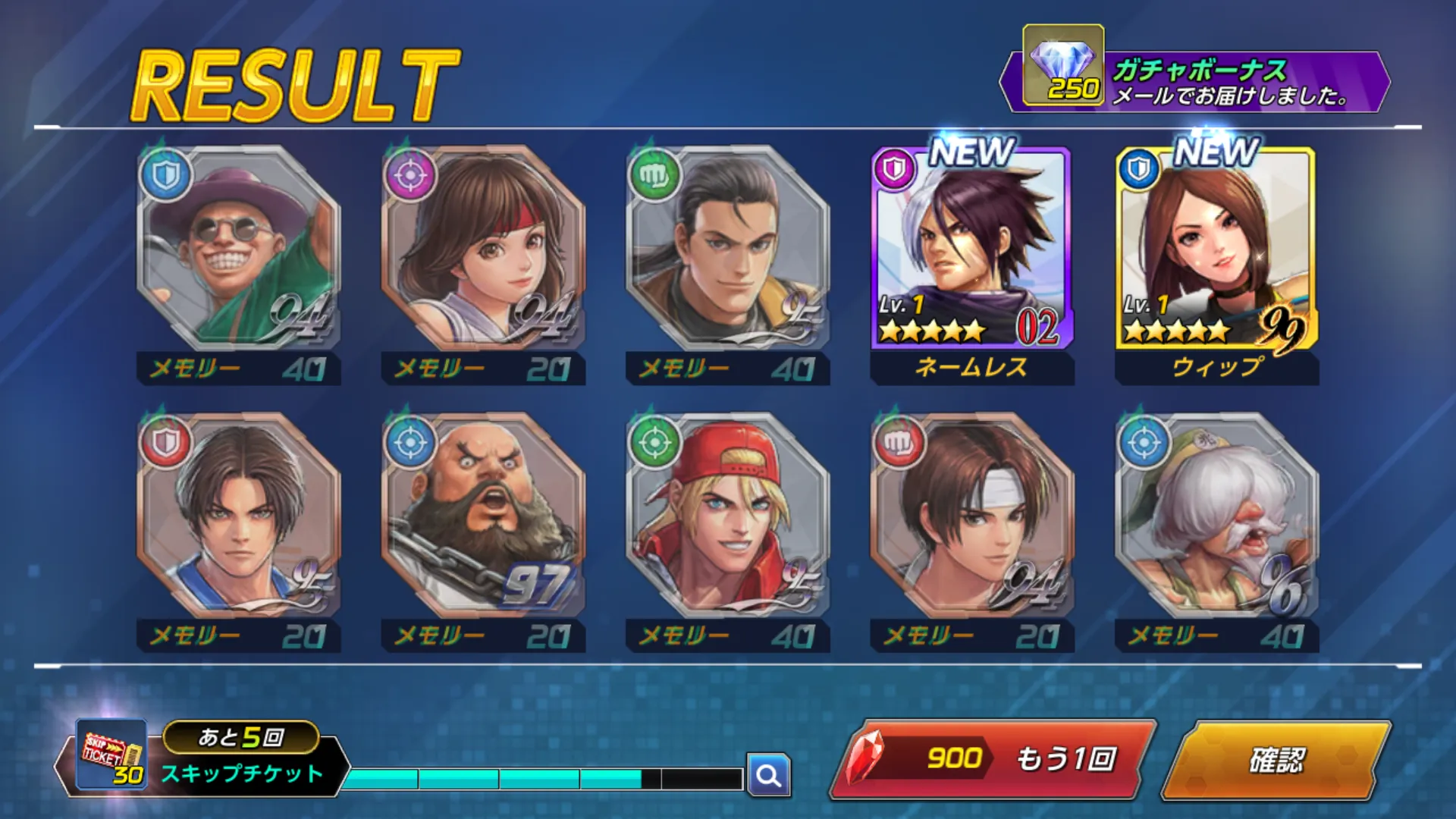Open the skip ticket icon
Viewport: 1456px width, 819px height.
click(112, 755)
